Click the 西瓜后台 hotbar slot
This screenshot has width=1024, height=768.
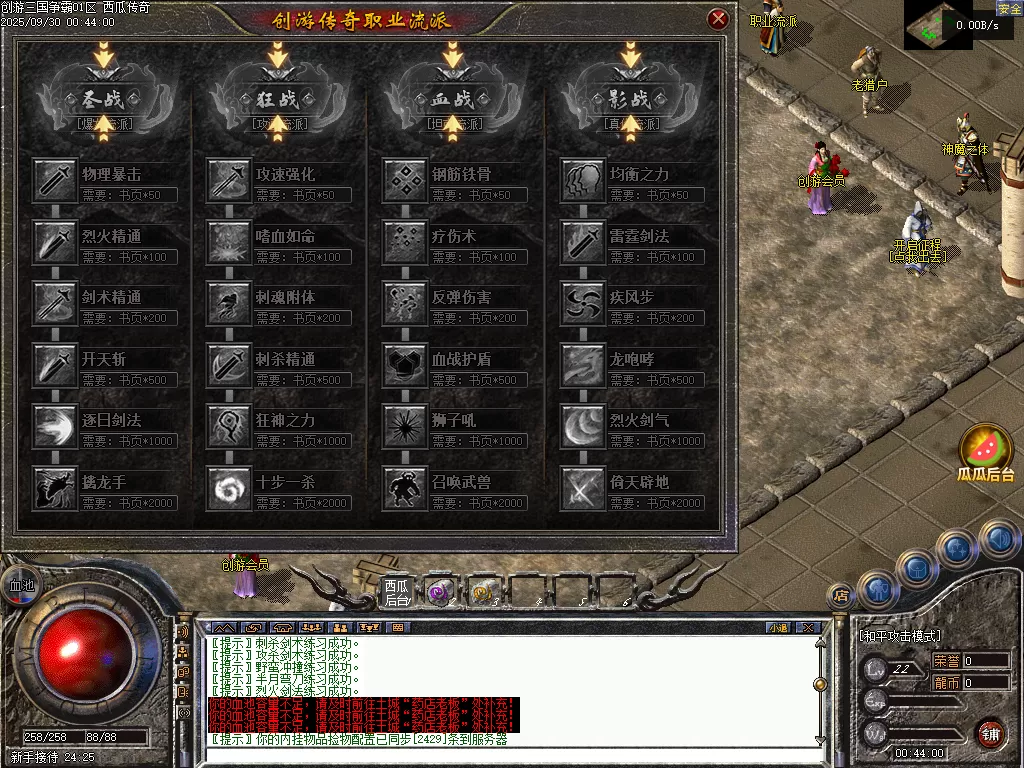397,592
